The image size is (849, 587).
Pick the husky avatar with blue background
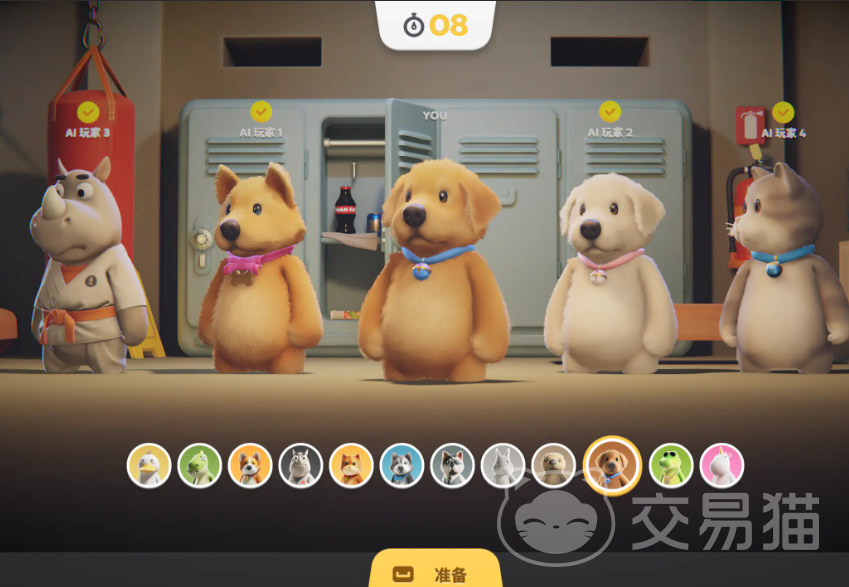pos(402,465)
